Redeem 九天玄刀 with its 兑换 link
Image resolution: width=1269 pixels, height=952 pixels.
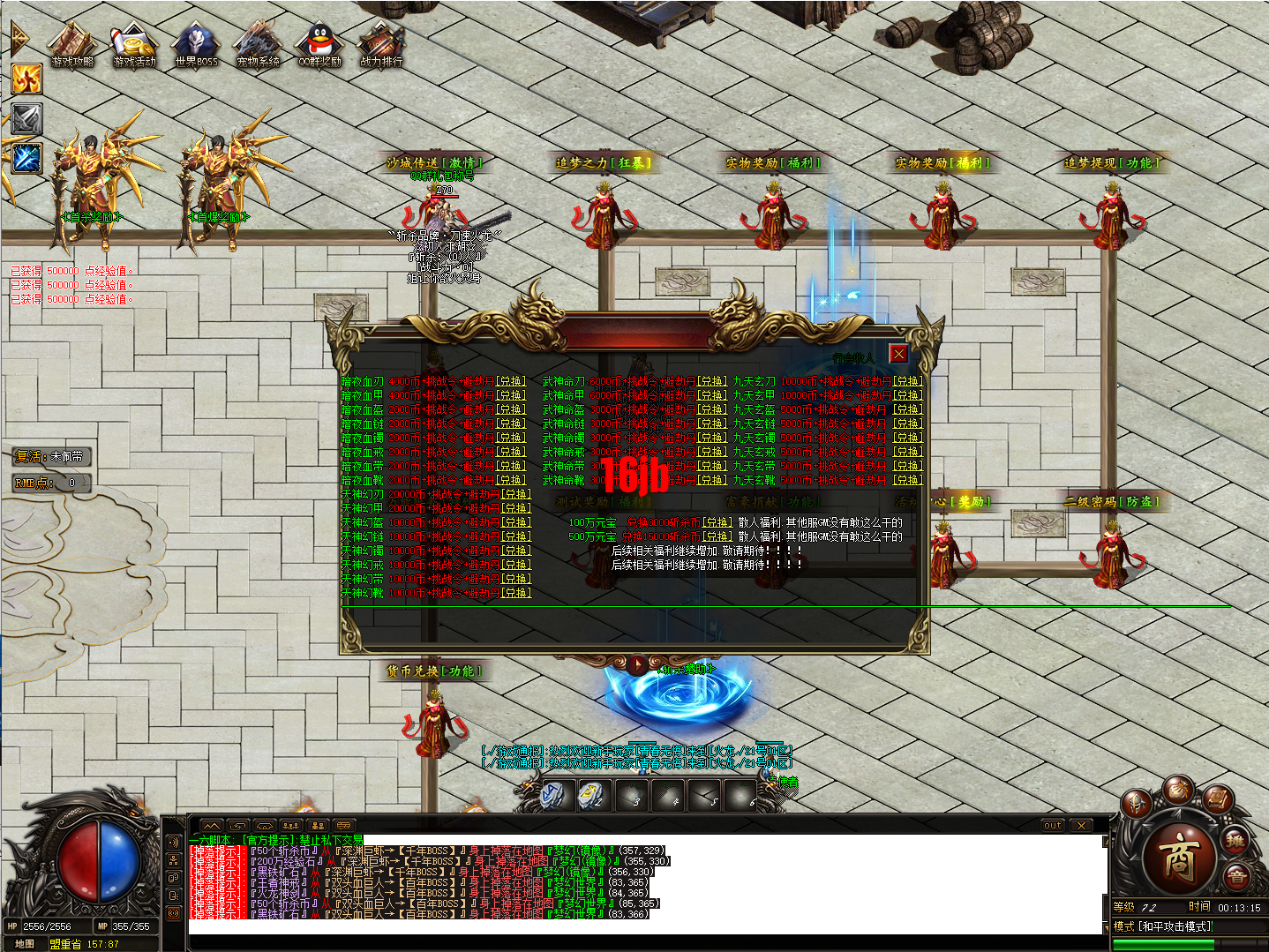pyautogui.click(x=907, y=382)
